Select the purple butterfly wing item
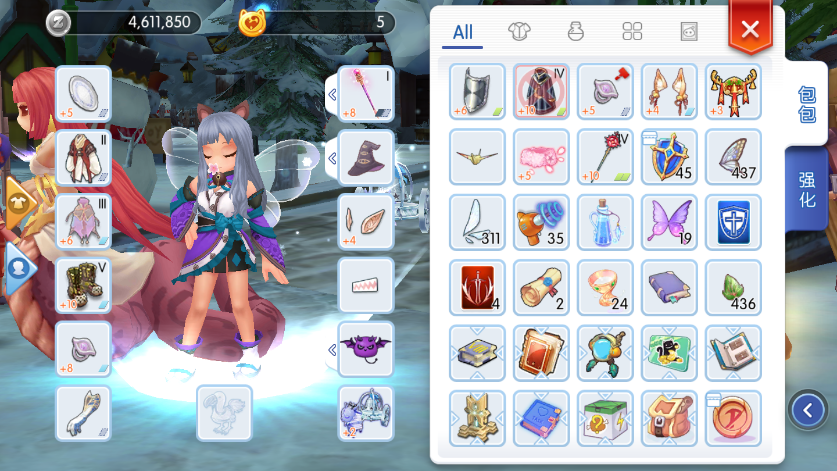Image resolution: width=837 pixels, height=471 pixels. tap(669, 221)
